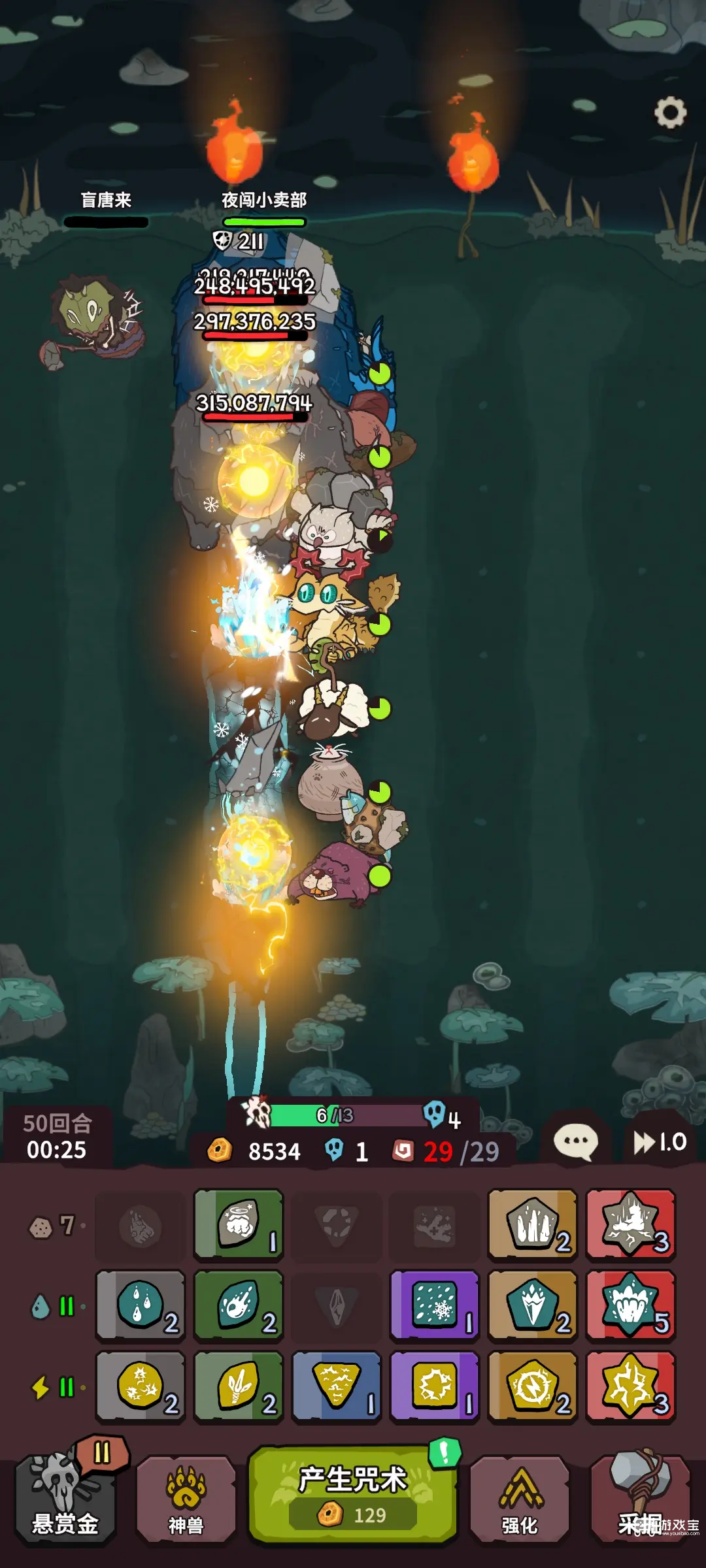Viewport: 706px width, 1568px height.
Task: Select the blue lightning triangle spell tile
Action: point(337,1386)
